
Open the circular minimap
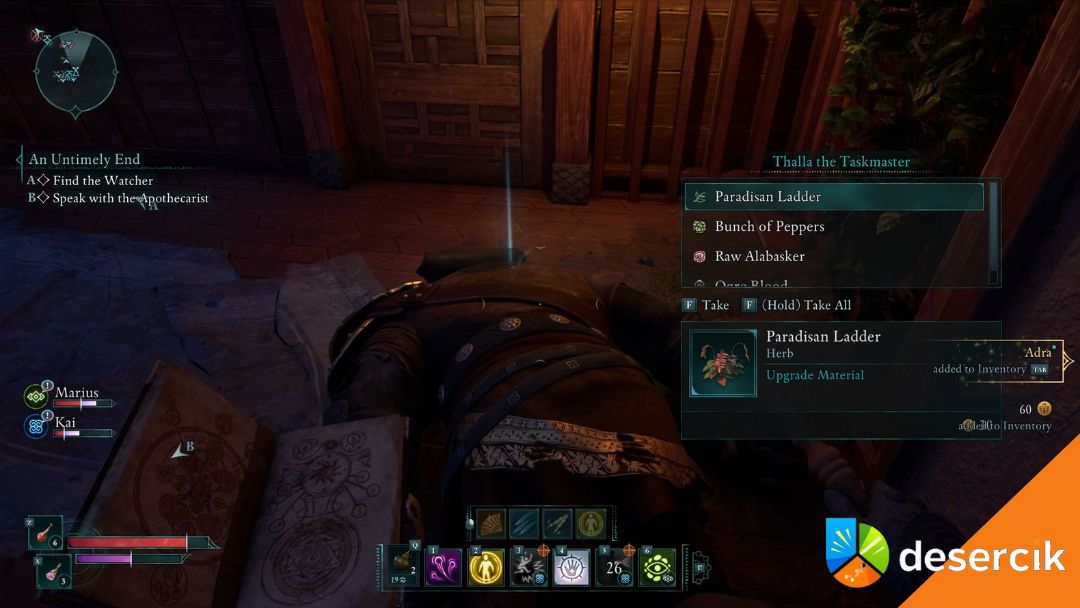[75, 69]
